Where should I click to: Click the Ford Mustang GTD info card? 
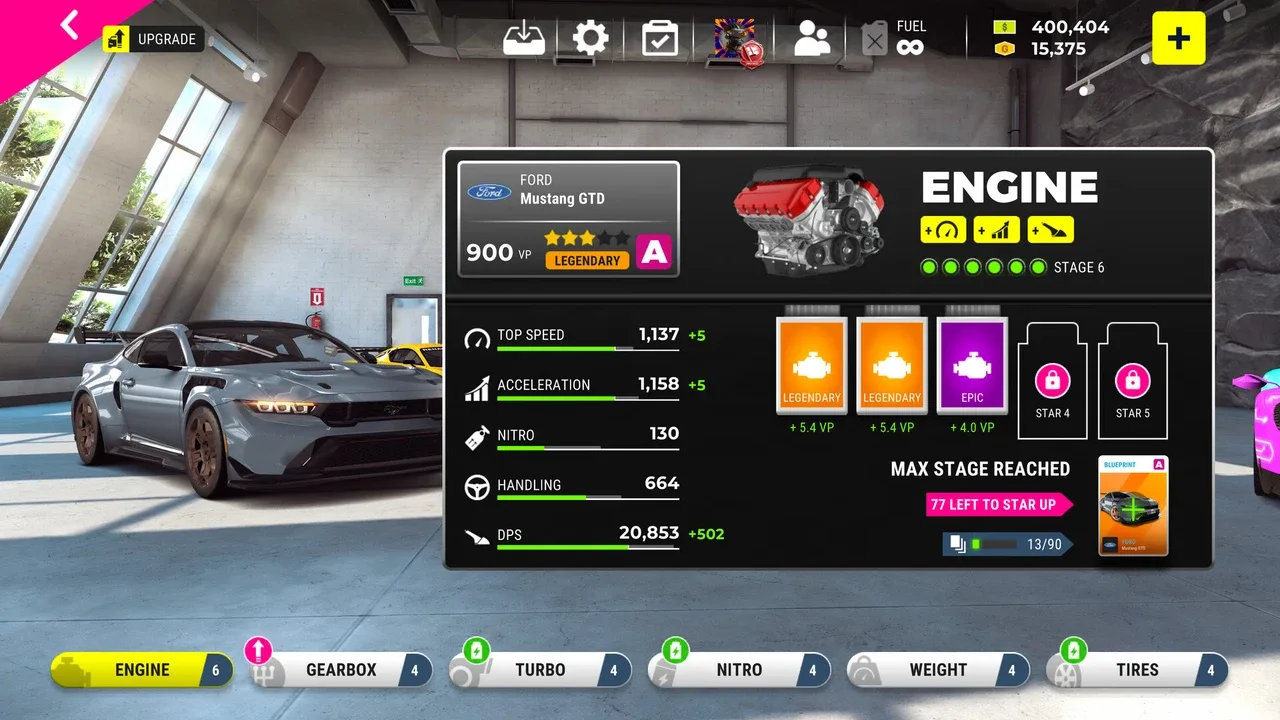[568, 219]
